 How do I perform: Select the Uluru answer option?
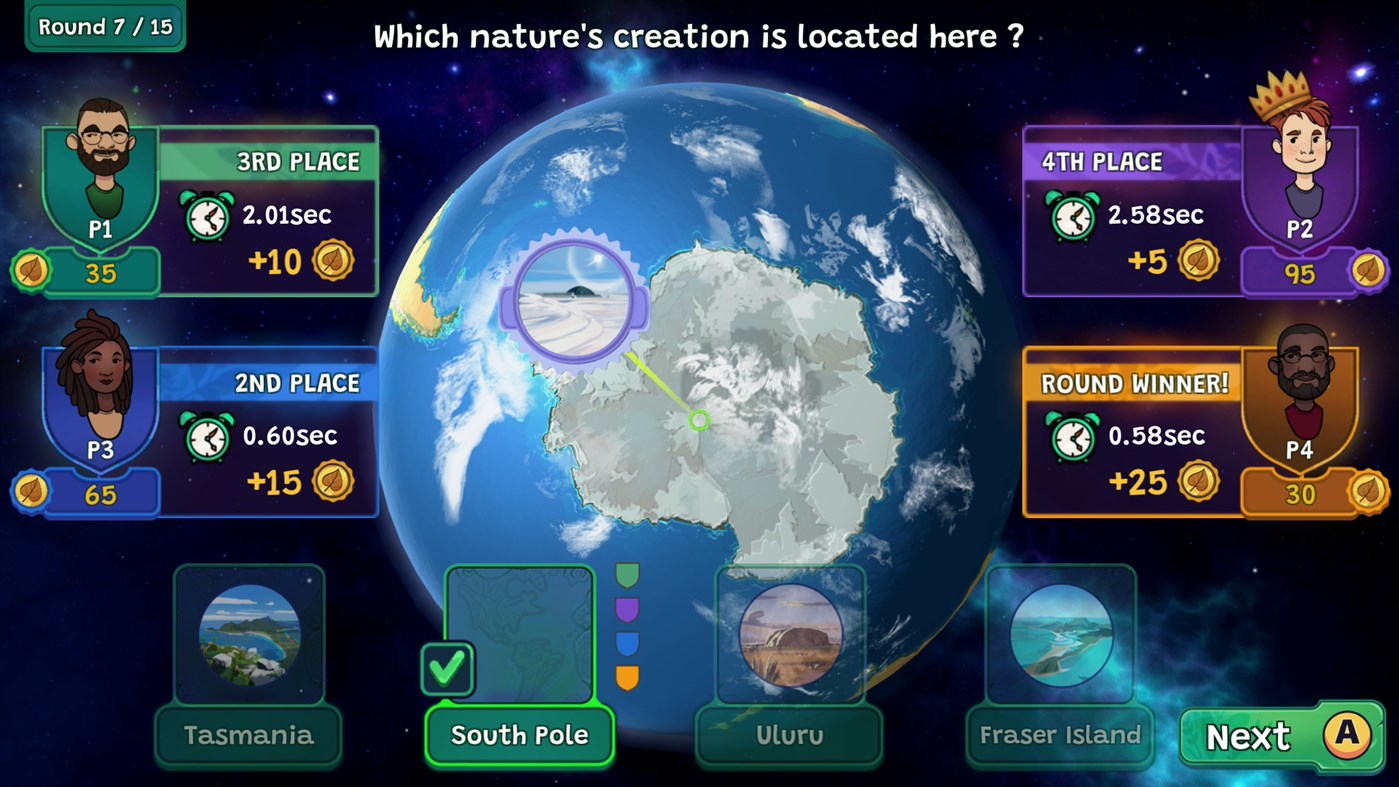pyautogui.click(x=789, y=735)
